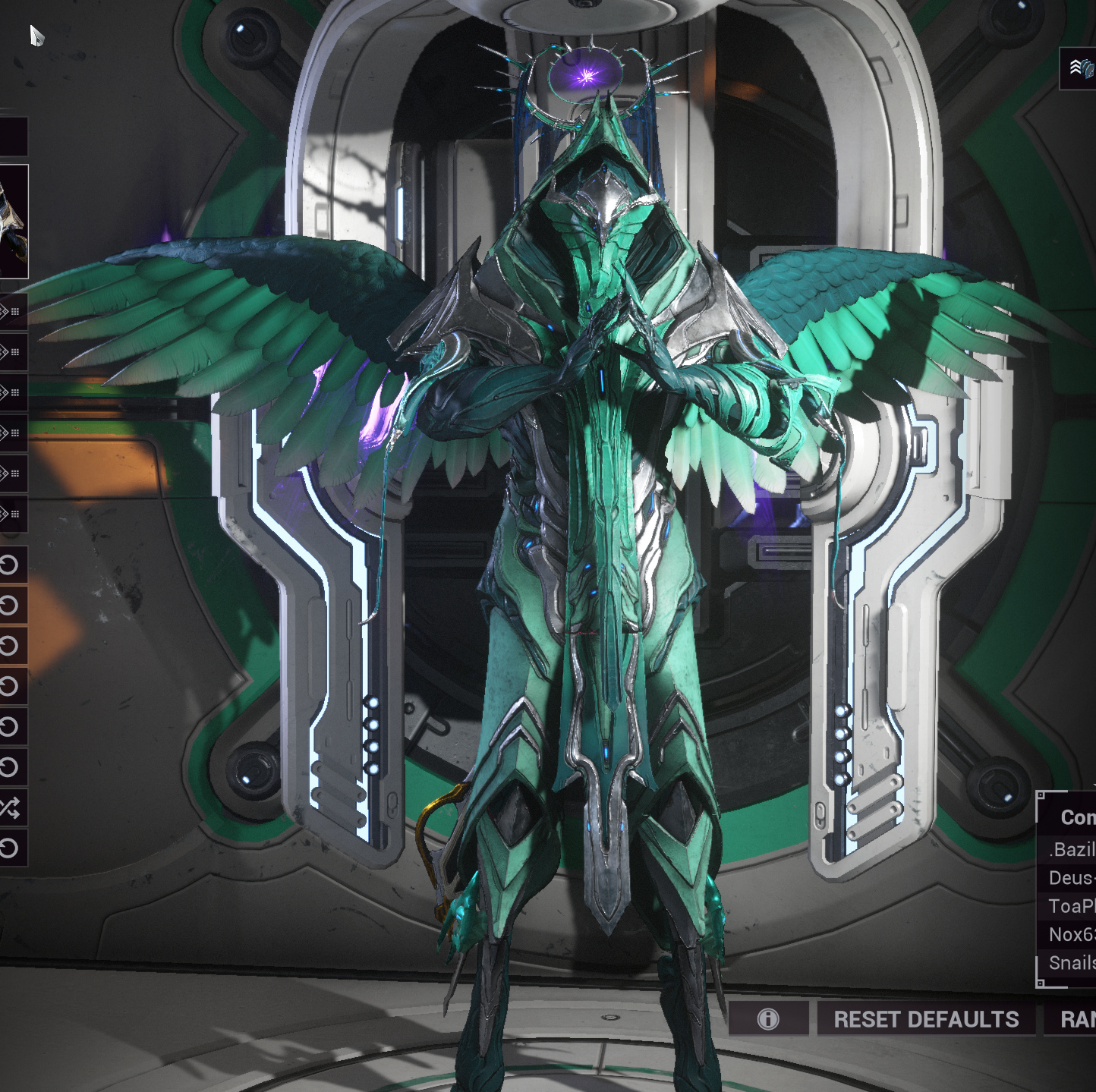Pick the Snails player entry
The width and height of the screenshot is (1096, 1092).
point(1070,962)
